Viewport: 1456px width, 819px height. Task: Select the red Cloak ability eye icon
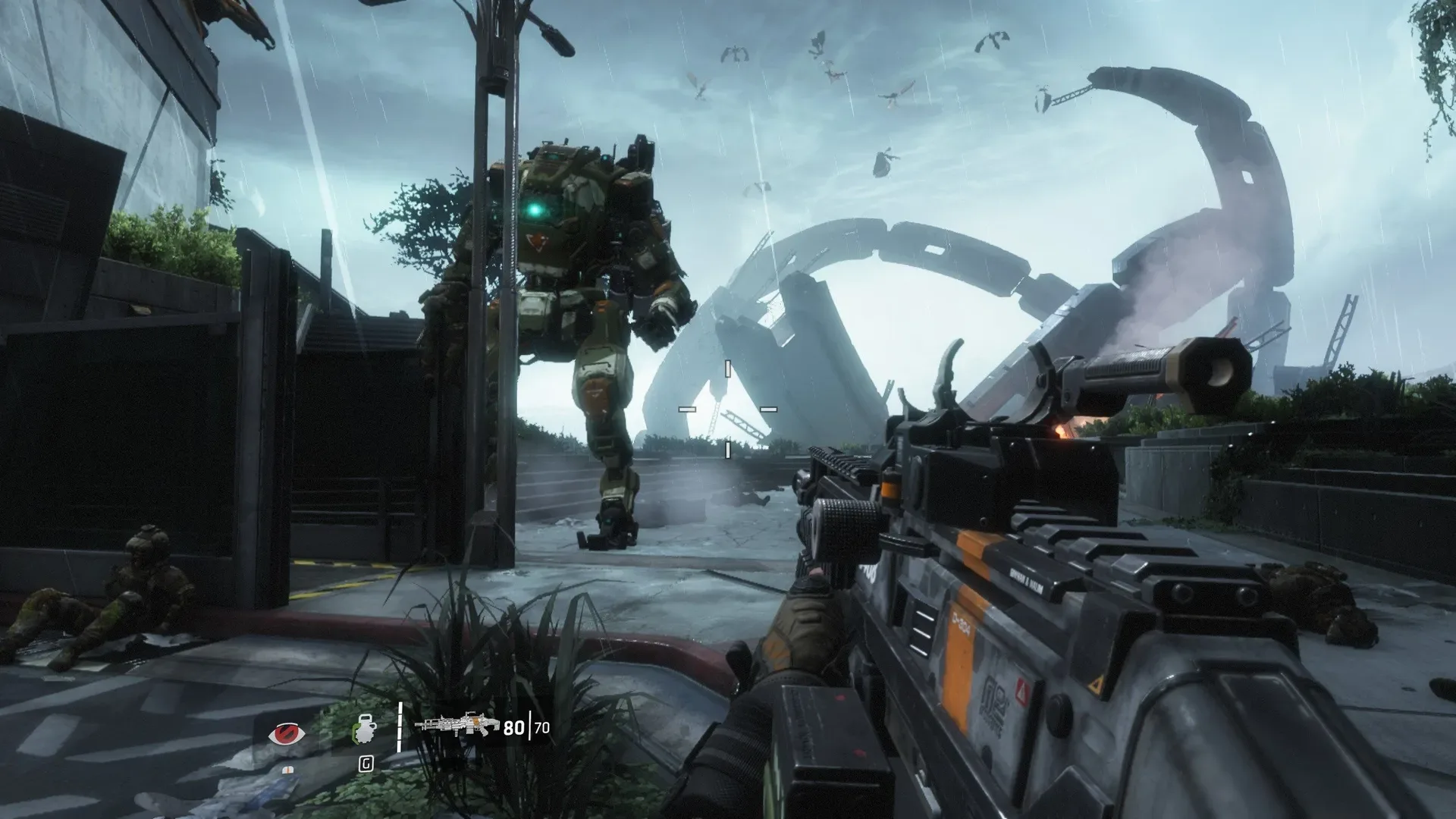click(x=290, y=733)
